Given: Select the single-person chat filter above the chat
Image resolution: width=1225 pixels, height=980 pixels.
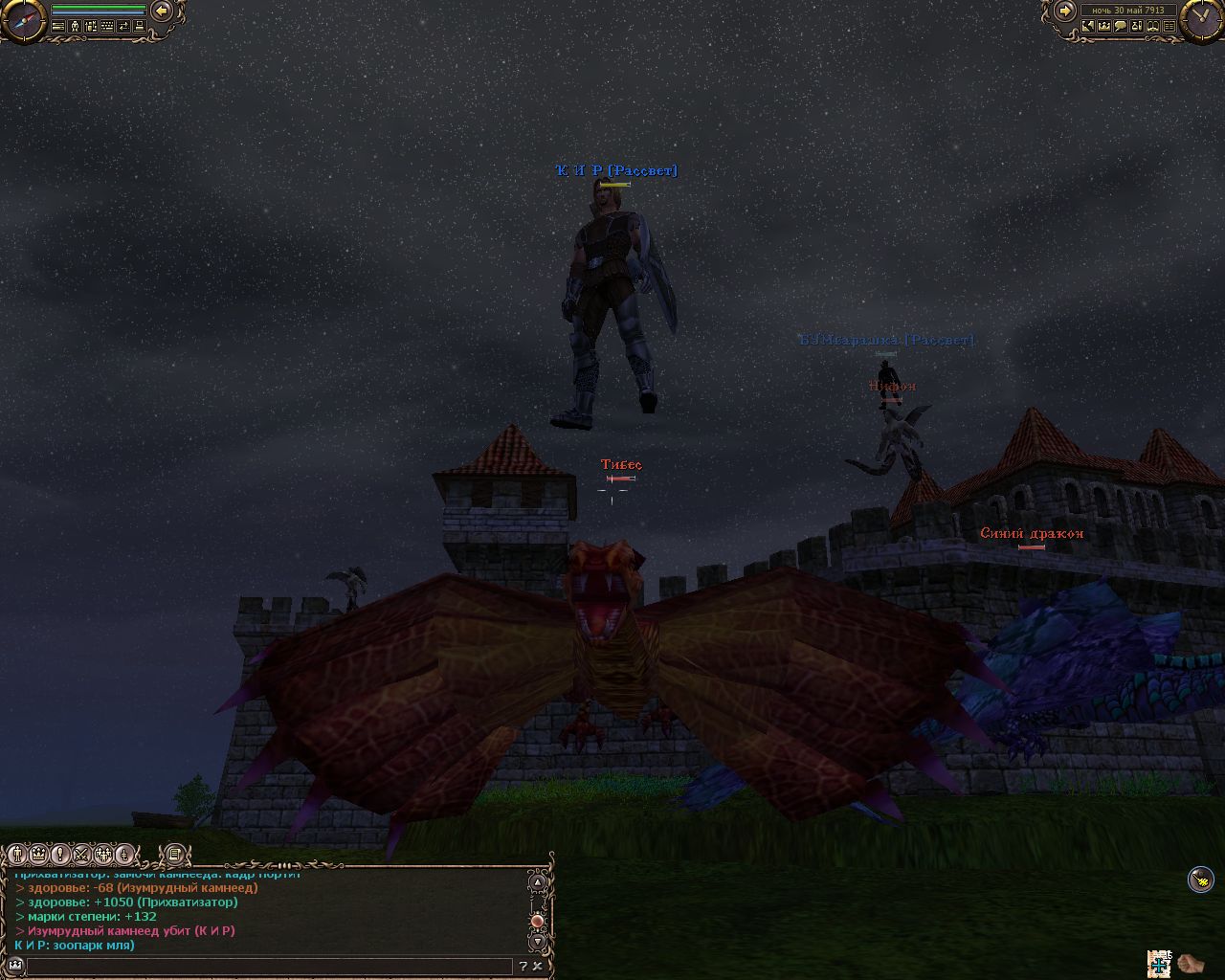Looking at the screenshot, I should tap(18, 854).
